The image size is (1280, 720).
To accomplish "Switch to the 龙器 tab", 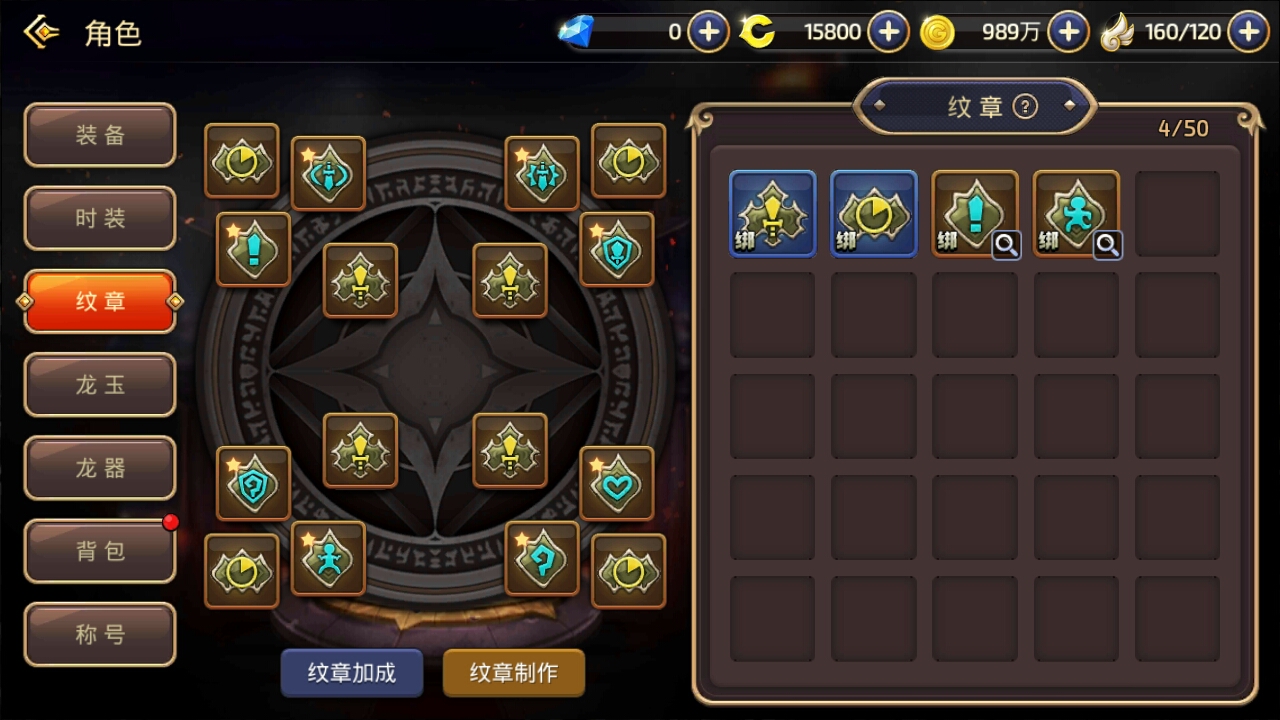I will click(100, 467).
